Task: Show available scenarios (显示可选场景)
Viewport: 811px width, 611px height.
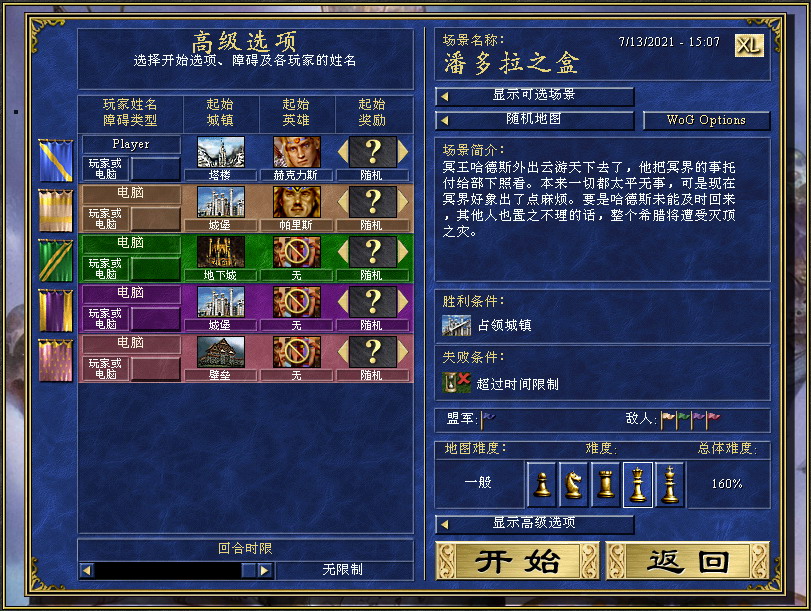Action: coord(535,96)
